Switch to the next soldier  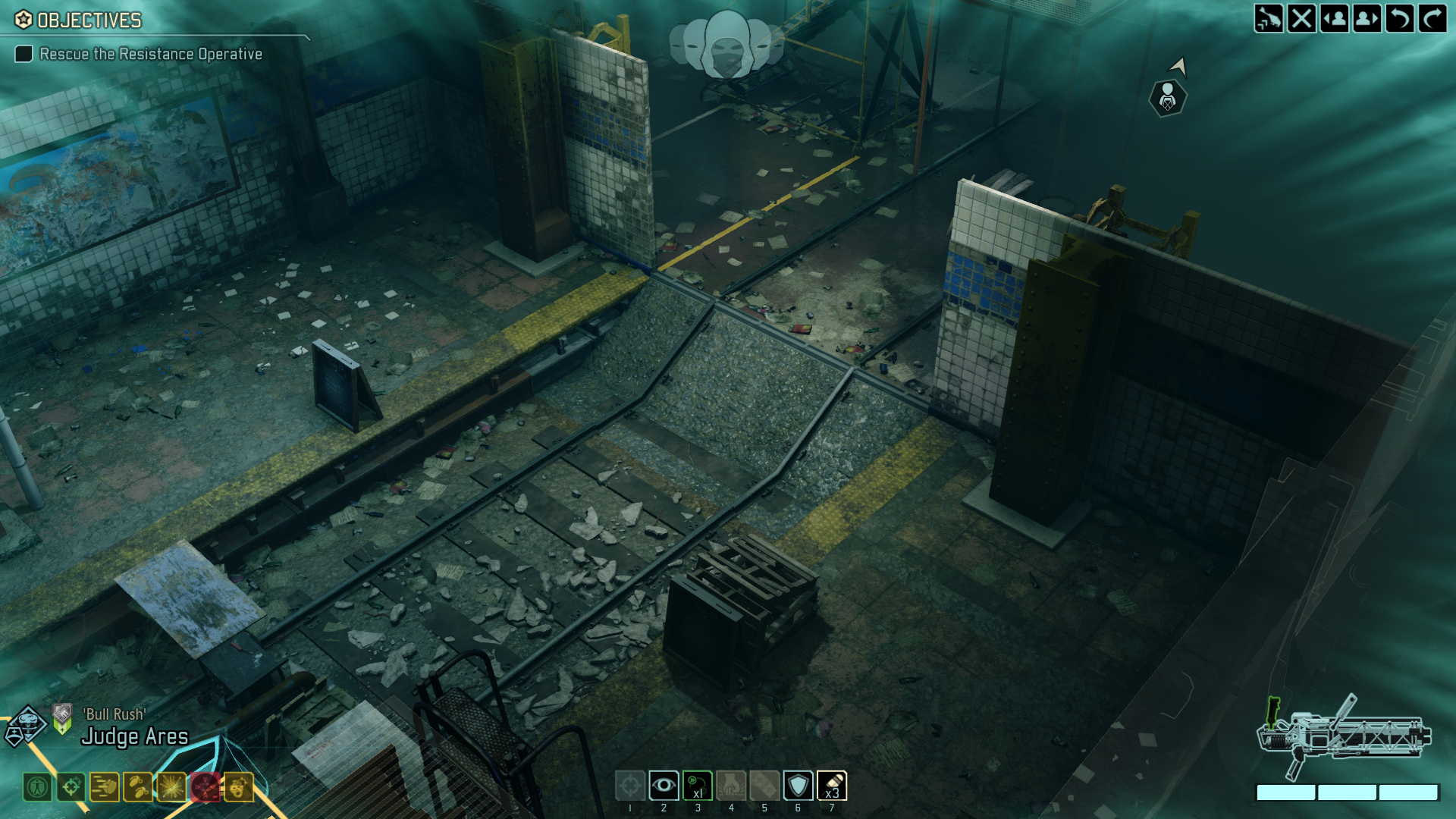[1367, 18]
